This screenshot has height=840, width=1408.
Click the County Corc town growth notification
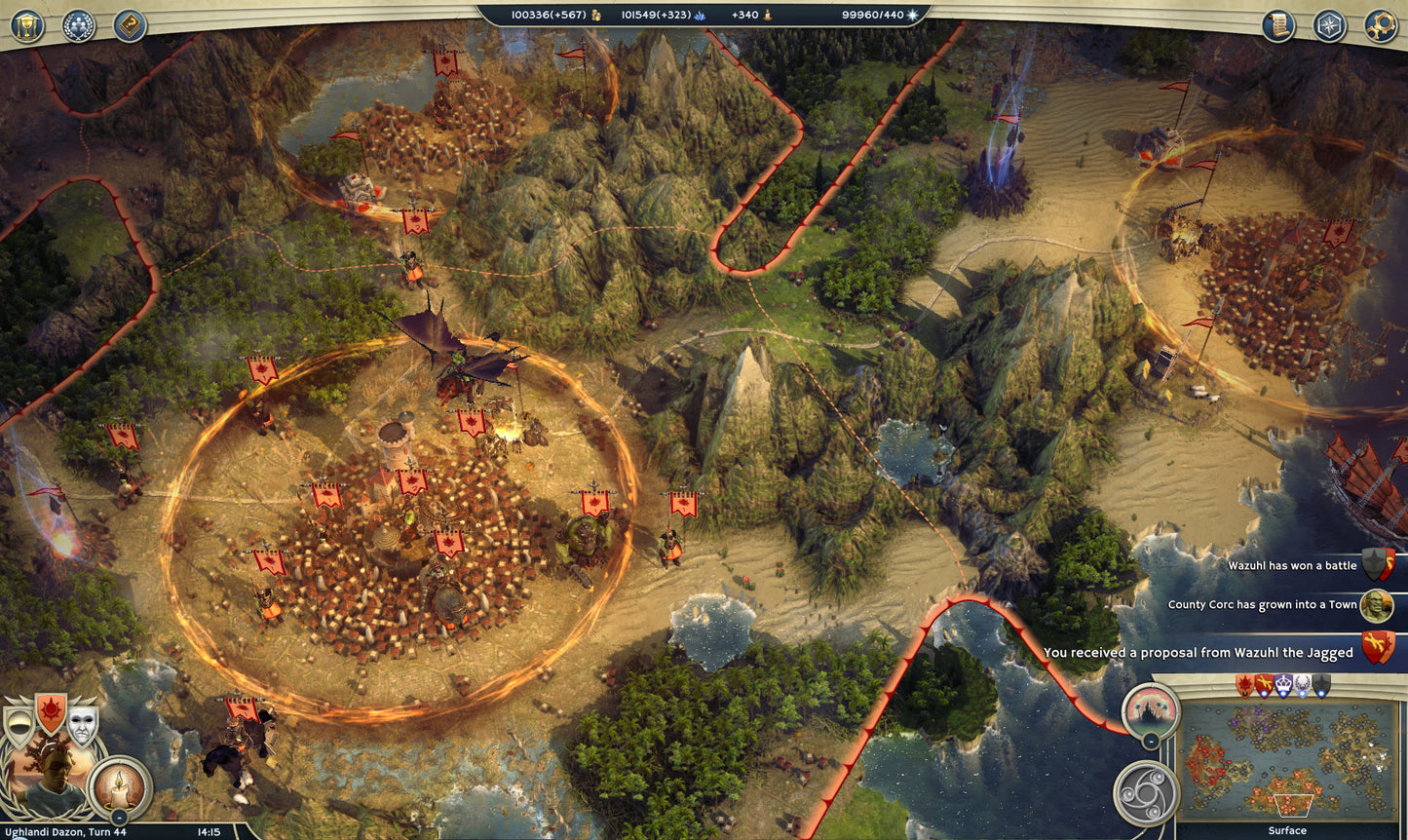tap(1264, 604)
